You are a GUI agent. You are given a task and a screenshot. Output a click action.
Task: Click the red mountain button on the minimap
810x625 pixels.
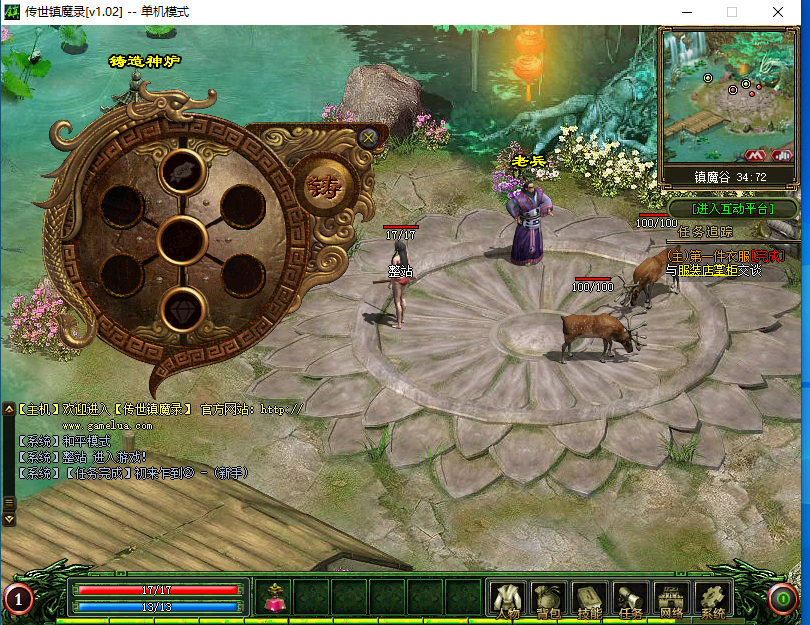[755, 156]
